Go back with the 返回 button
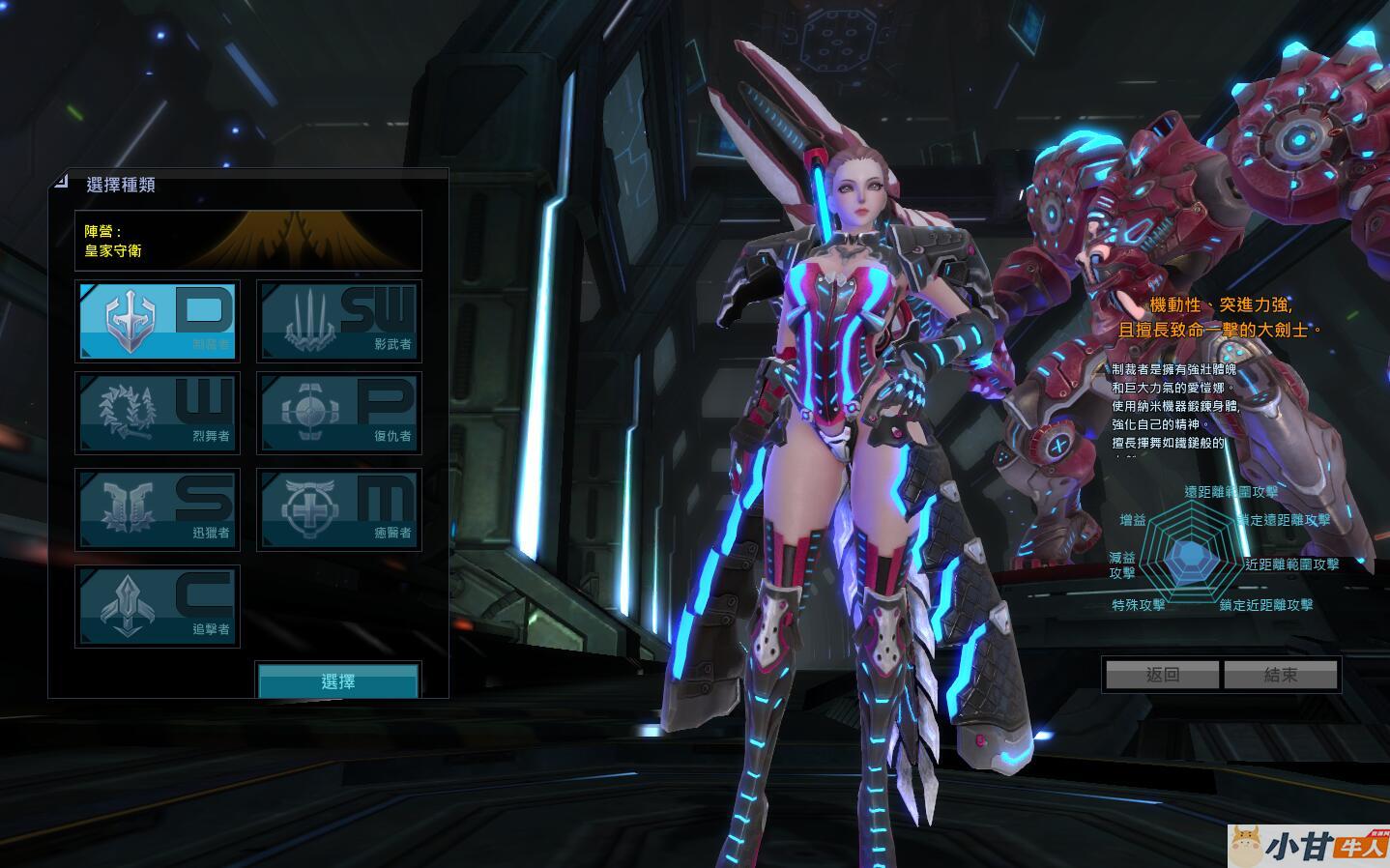This screenshot has height=868, width=1390. [1162, 675]
